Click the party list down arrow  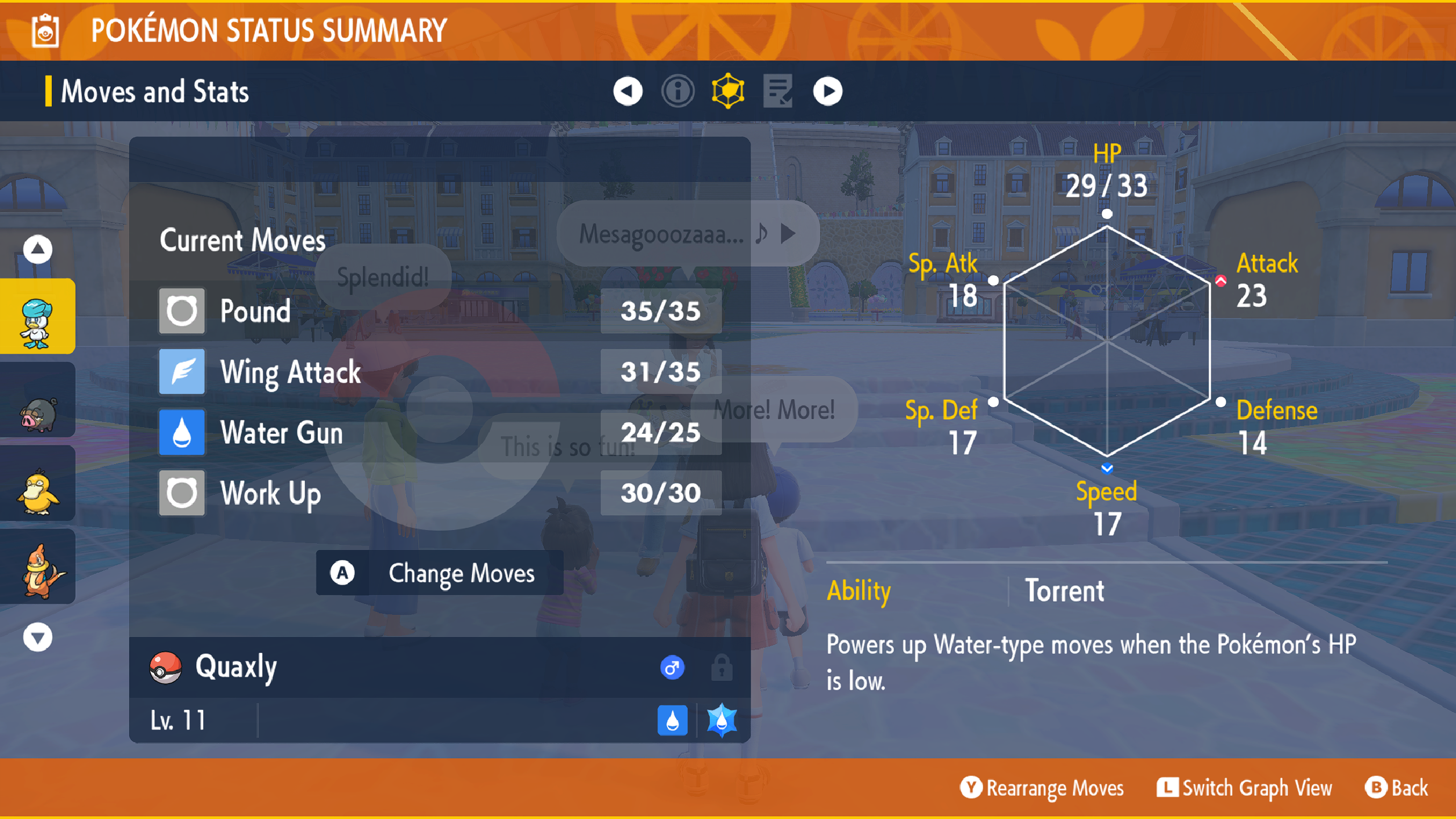point(38,637)
